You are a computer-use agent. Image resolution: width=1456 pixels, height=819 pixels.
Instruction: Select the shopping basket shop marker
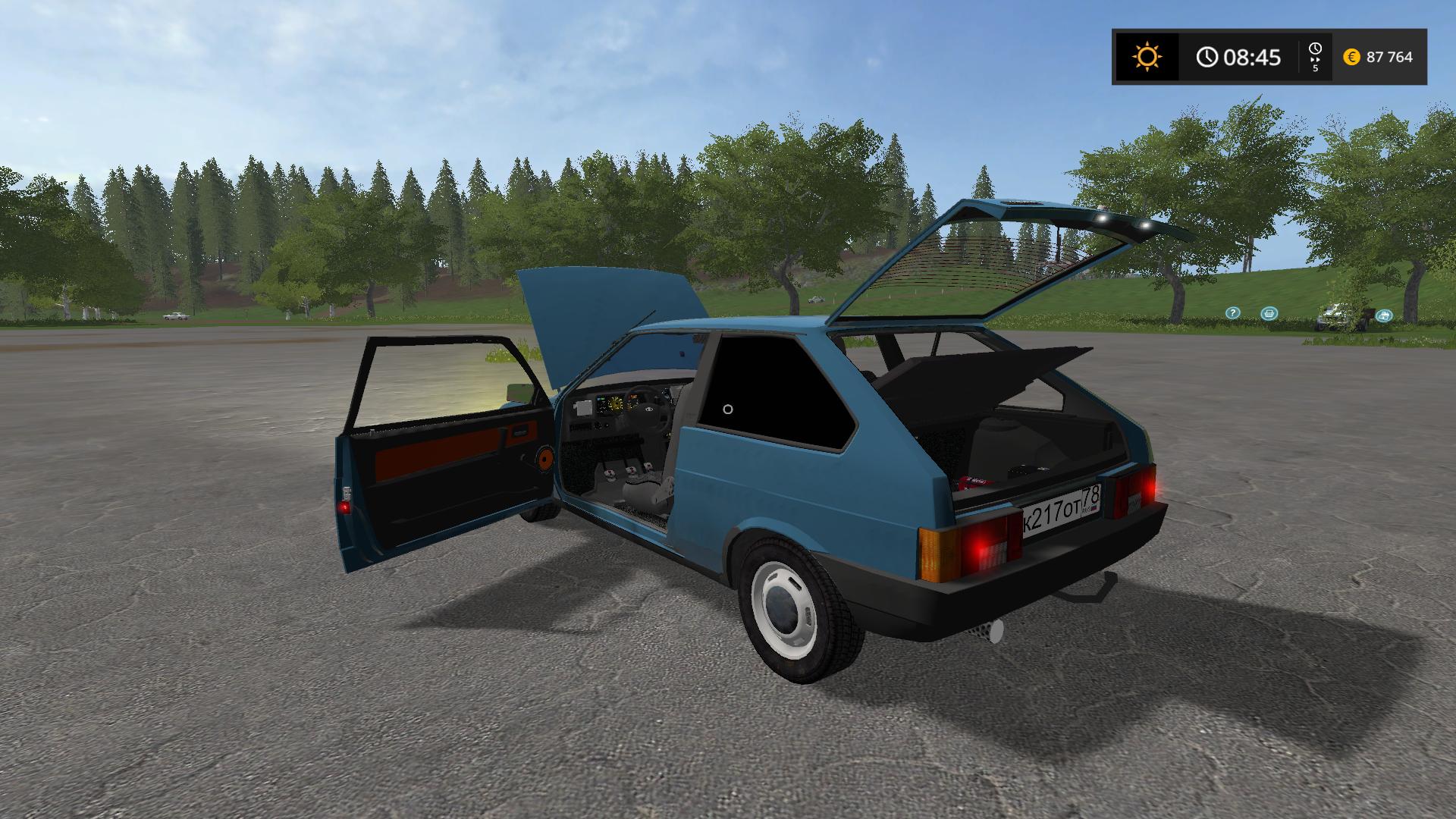coord(1269,313)
